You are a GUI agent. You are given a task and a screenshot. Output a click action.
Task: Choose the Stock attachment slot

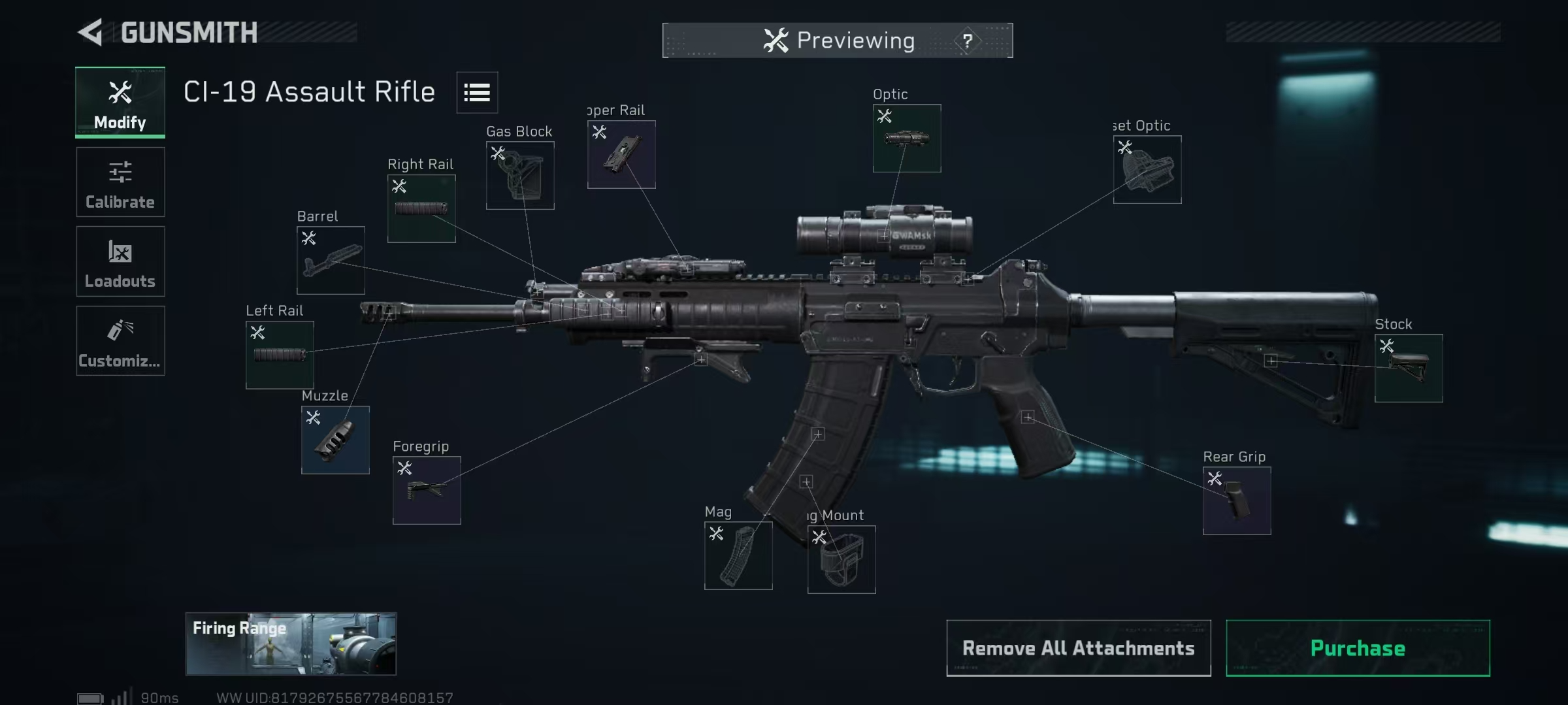1409,368
